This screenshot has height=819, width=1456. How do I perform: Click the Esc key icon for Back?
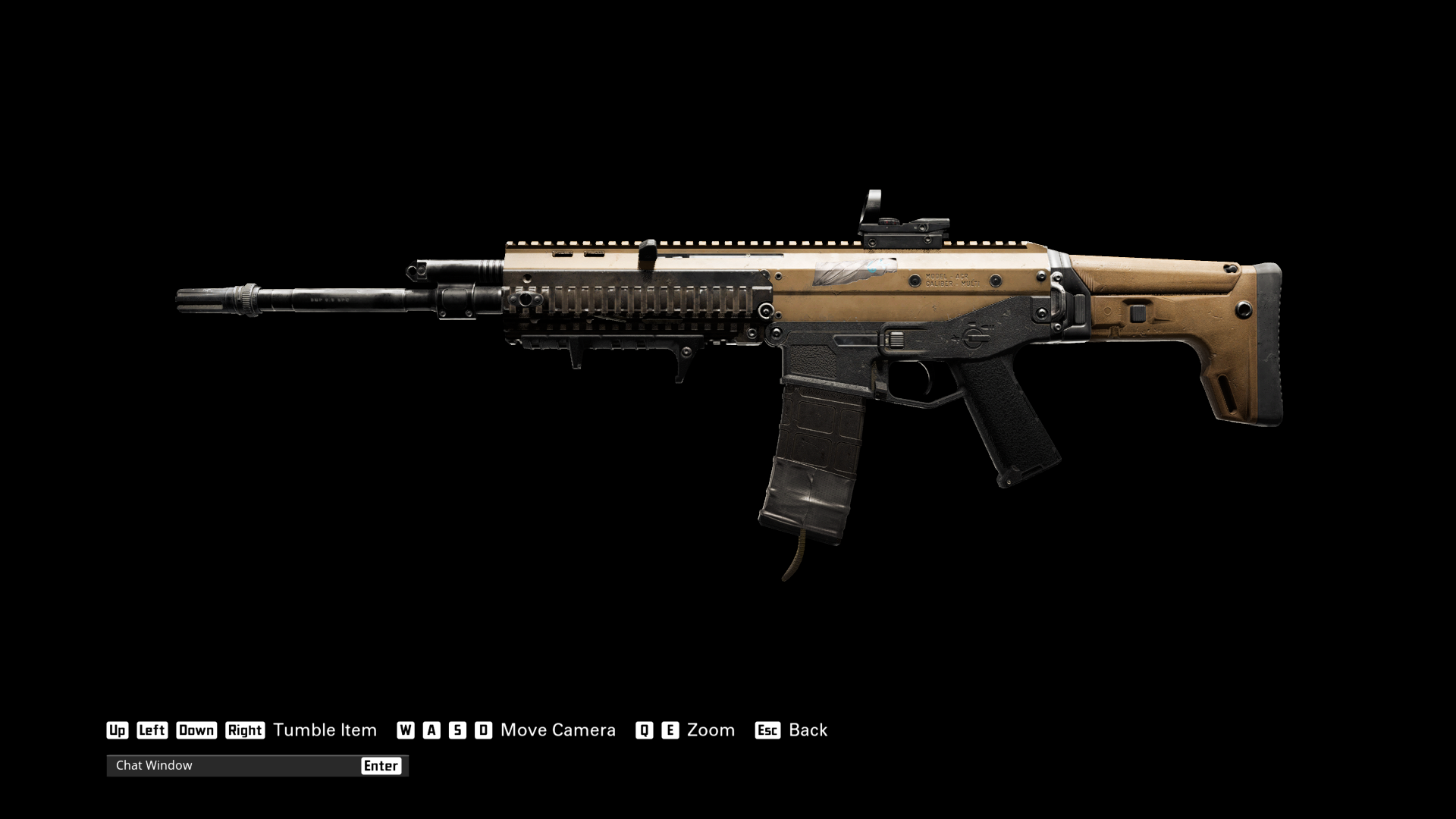[x=767, y=730]
